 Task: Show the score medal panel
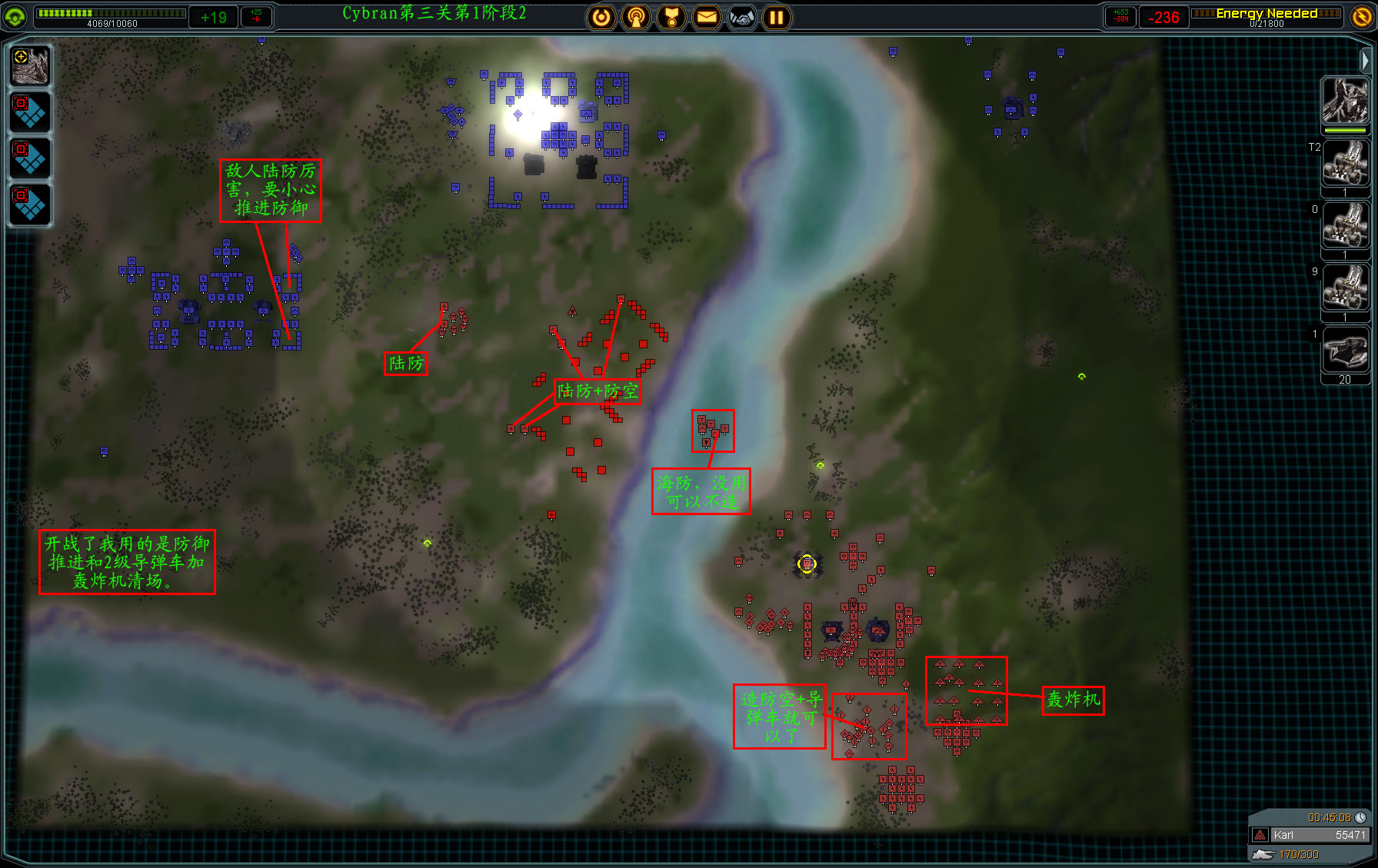click(x=671, y=17)
